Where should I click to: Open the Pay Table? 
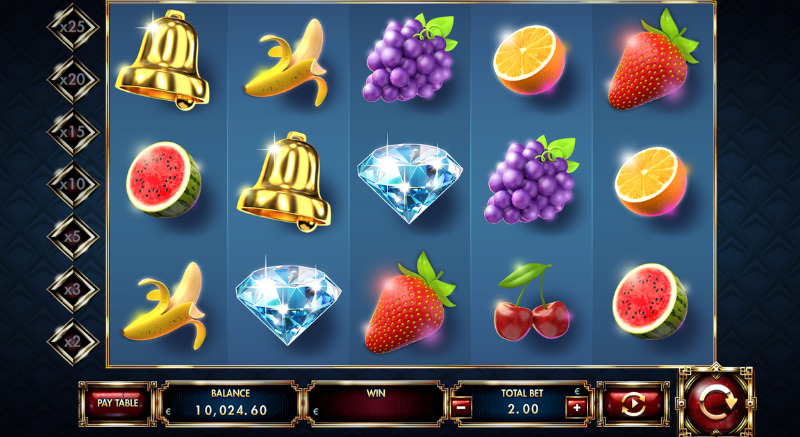118,403
